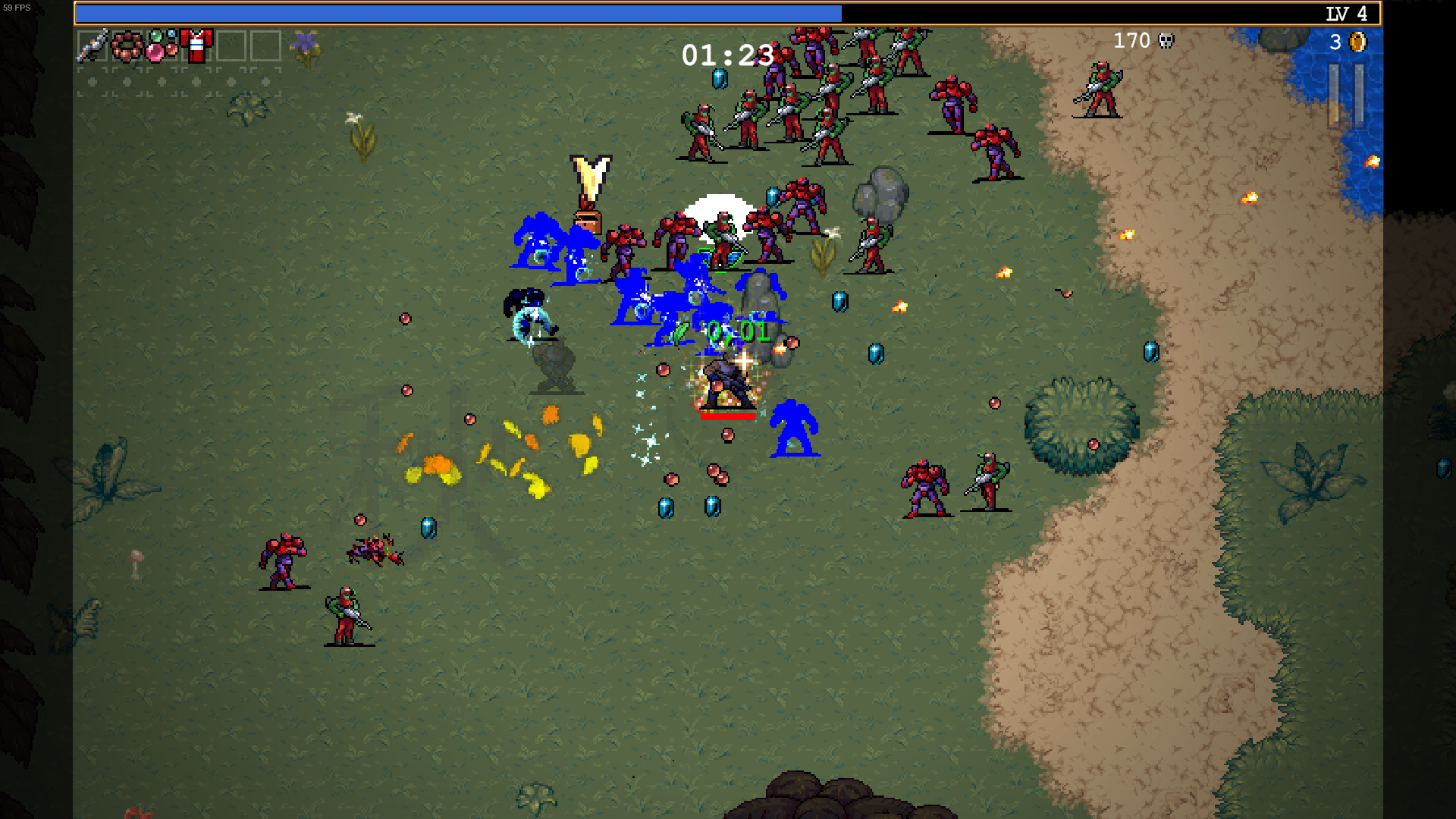The image size is (1456, 819).
Task: Click the white feather pickup on the grass
Action: pos(353,118)
